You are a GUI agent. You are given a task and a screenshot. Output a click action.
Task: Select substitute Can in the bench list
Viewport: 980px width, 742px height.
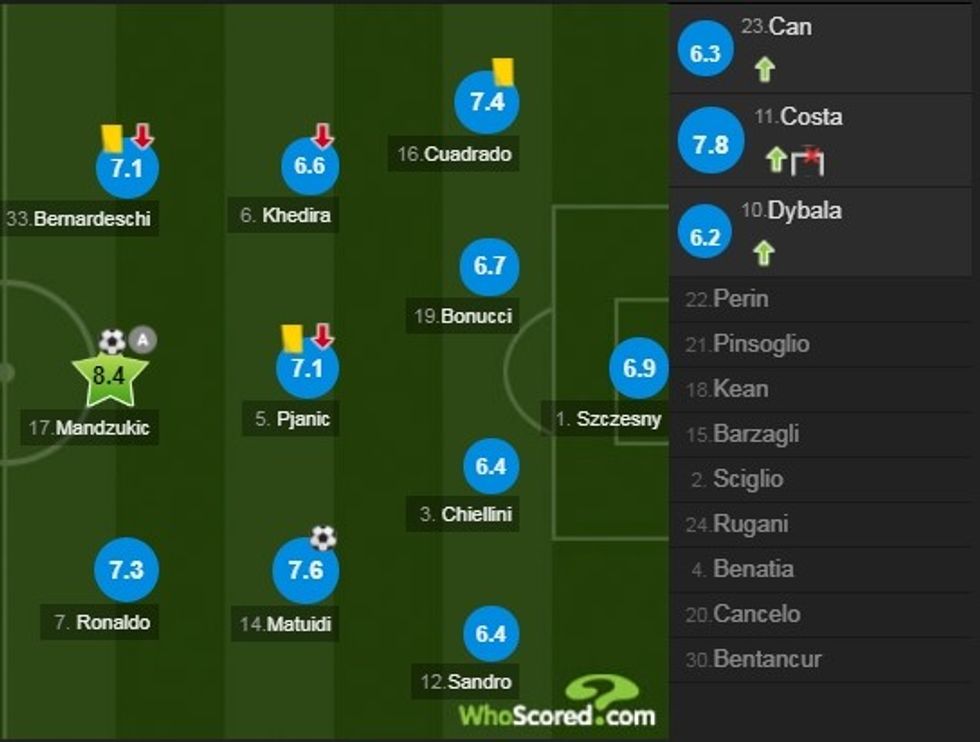(823, 48)
